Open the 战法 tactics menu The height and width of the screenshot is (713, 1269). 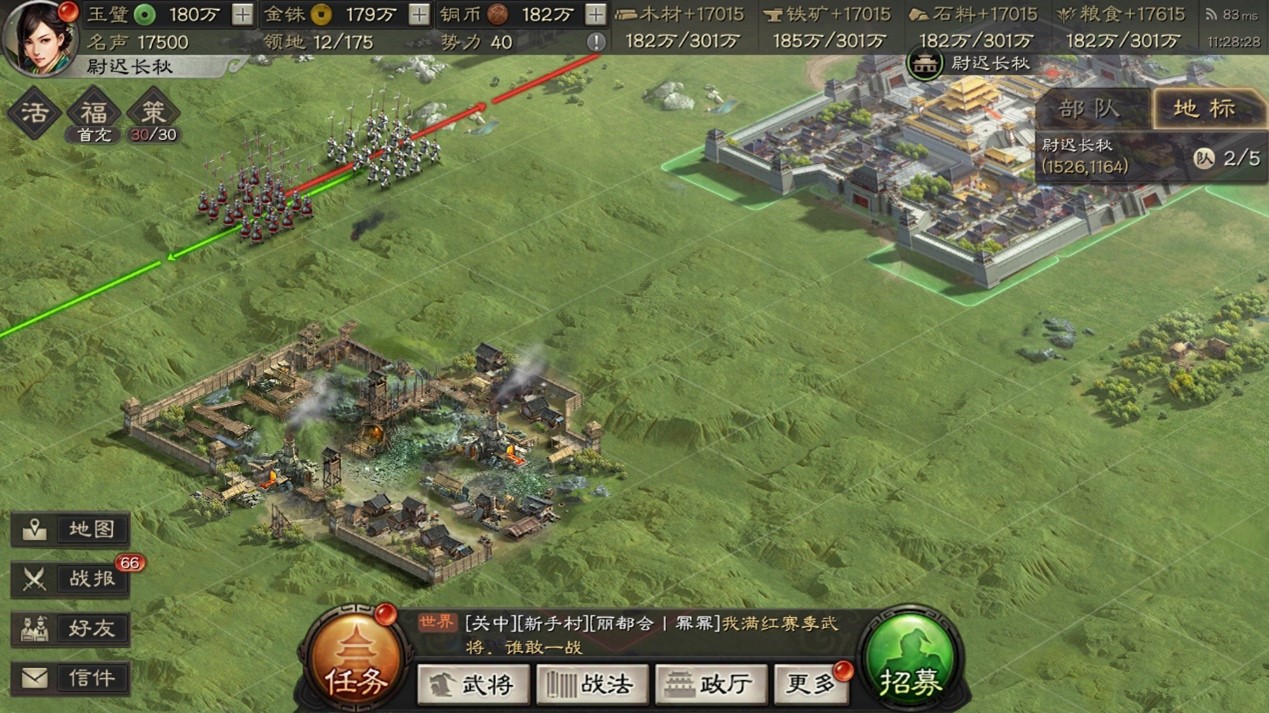pos(592,685)
